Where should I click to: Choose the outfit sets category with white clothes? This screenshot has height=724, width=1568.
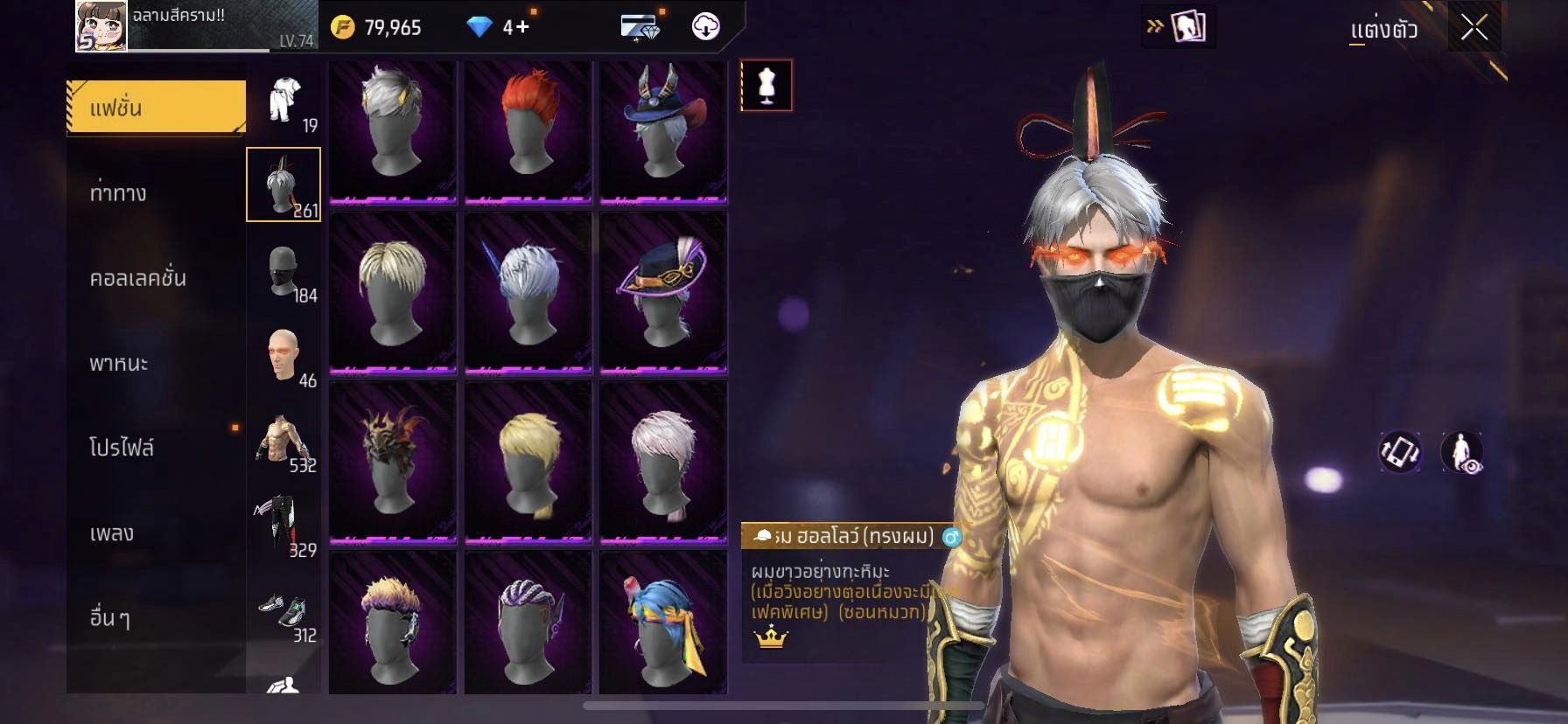(284, 101)
